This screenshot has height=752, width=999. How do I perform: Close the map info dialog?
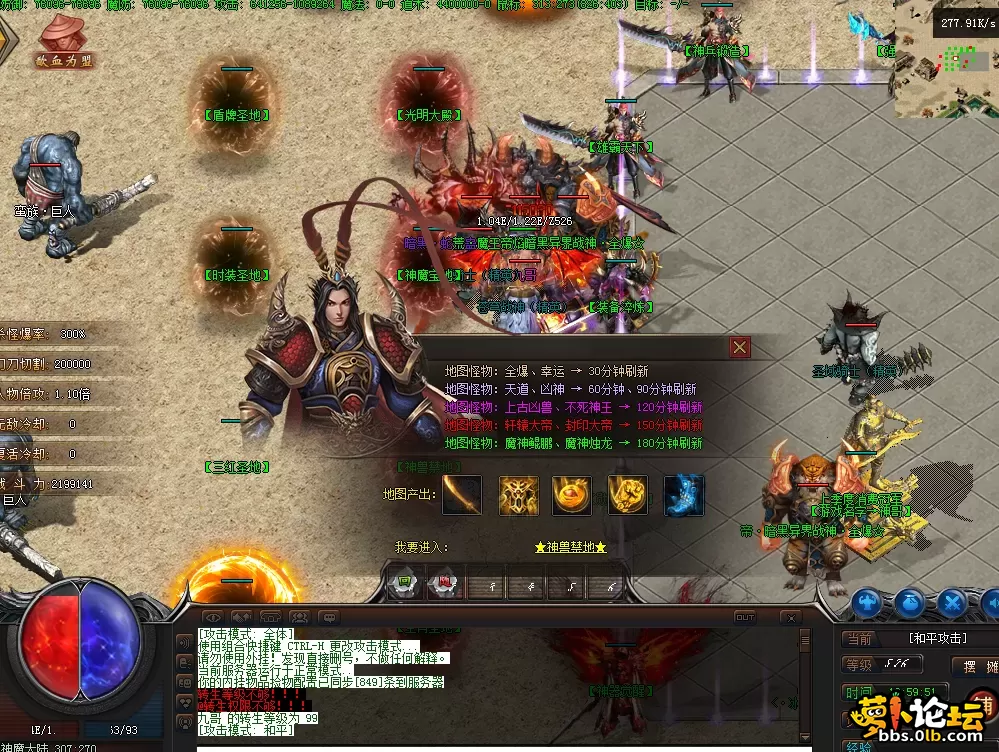[x=740, y=347]
